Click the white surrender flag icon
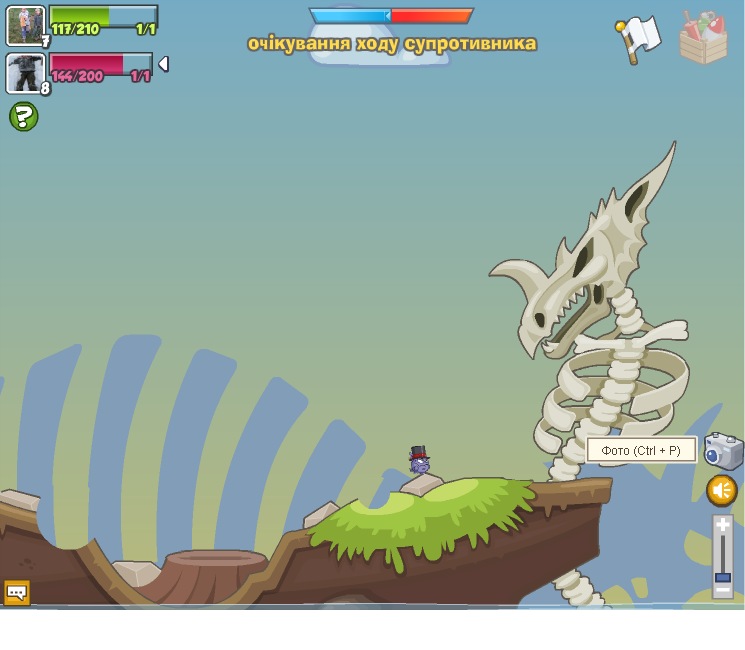This screenshot has height=650, width=745. click(638, 39)
